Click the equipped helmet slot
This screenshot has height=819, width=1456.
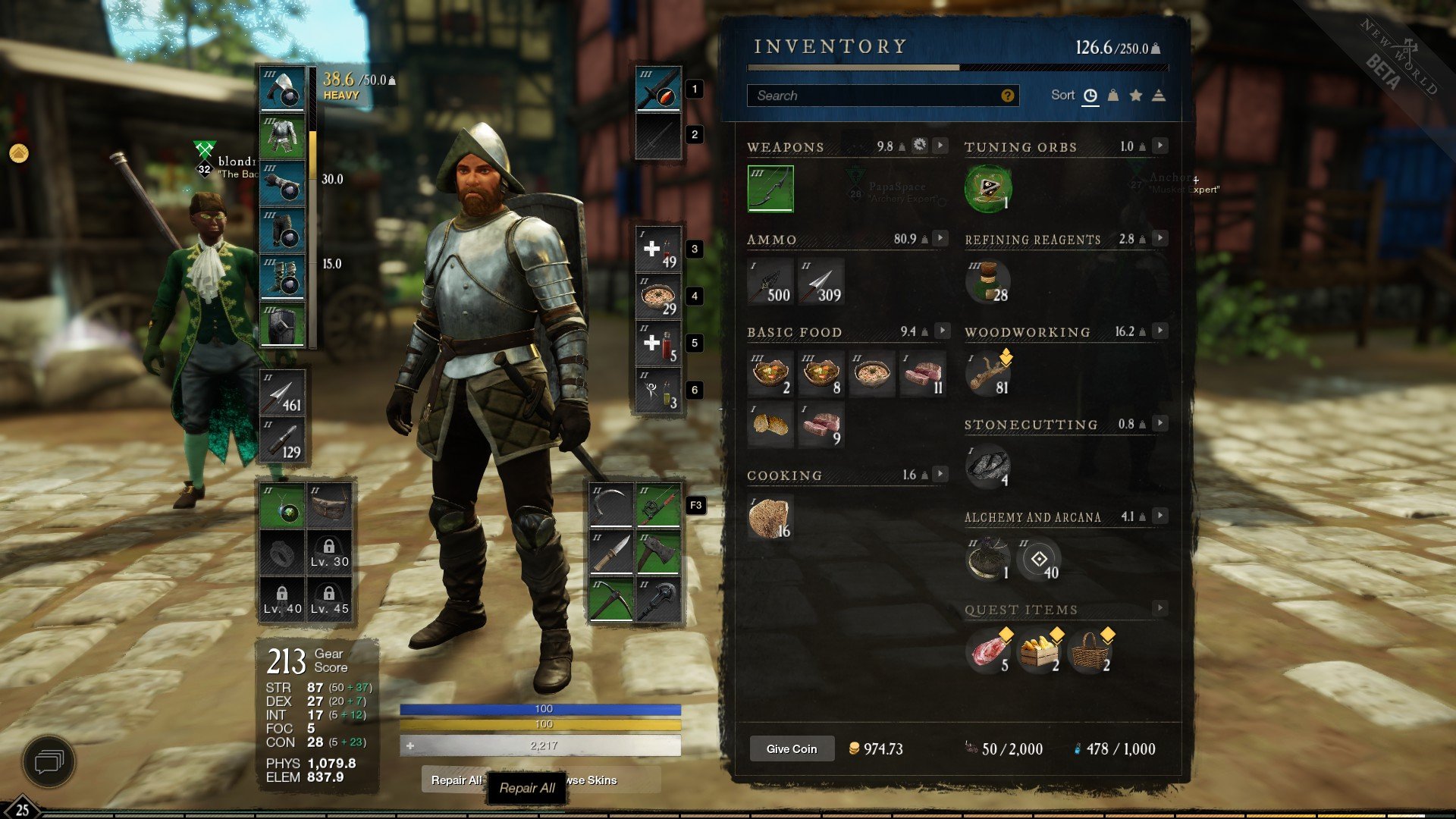click(282, 89)
